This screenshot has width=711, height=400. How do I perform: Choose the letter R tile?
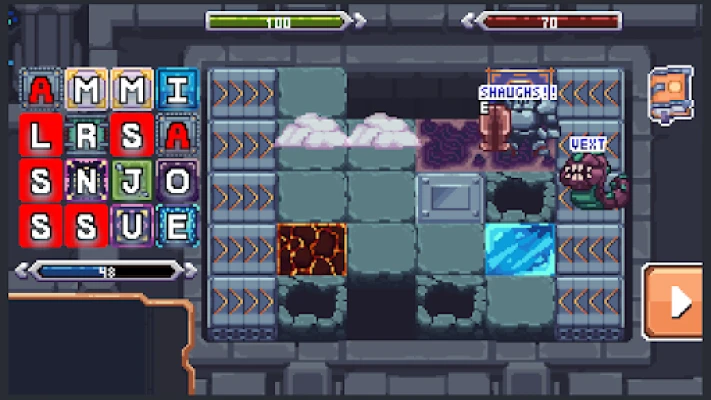click(x=86, y=135)
